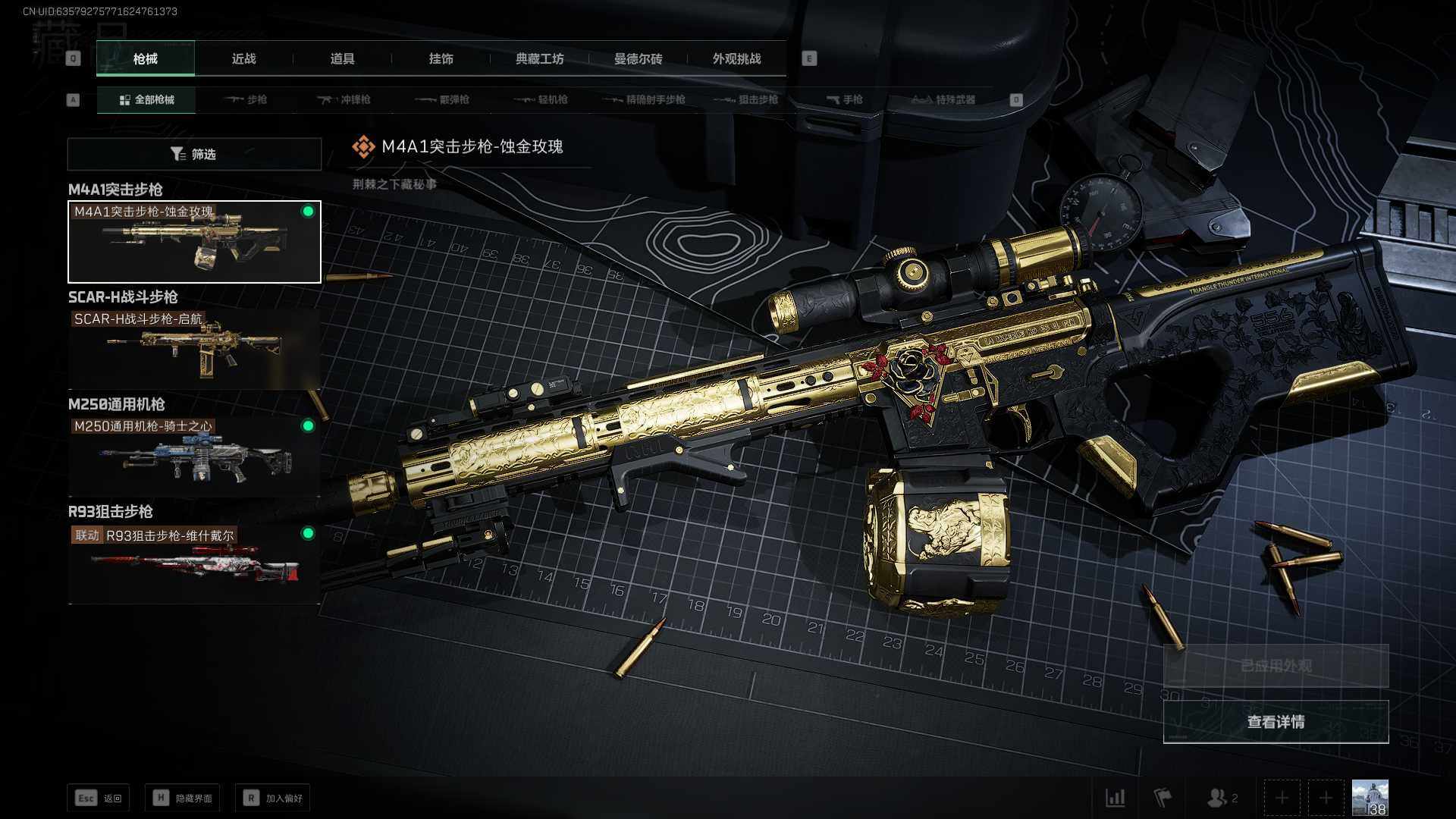Open the friends list icon
This screenshot has height=819, width=1456.
pyautogui.click(x=1220, y=798)
